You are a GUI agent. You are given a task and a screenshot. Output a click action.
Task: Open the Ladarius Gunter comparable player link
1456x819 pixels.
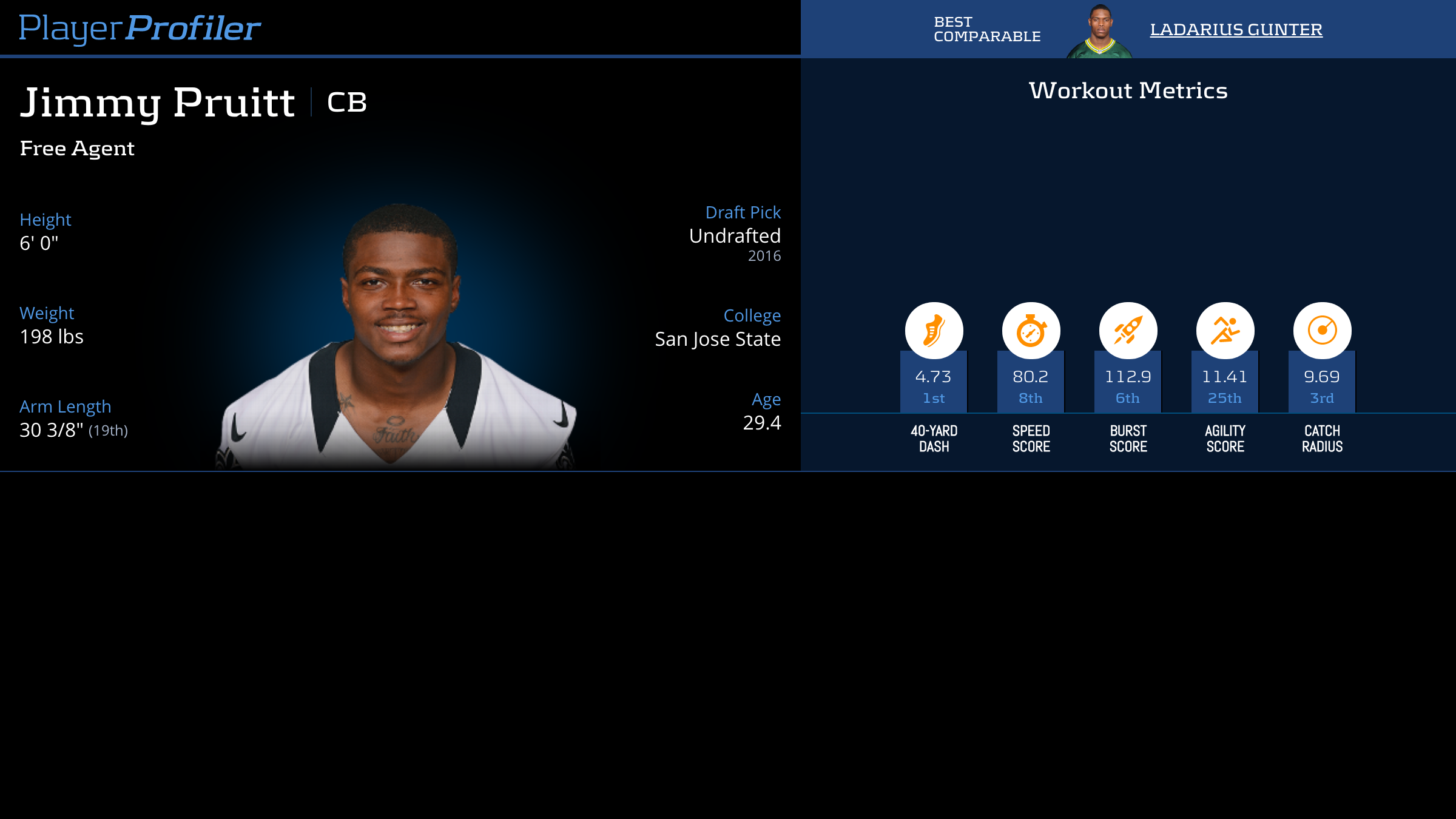pyautogui.click(x=1236, y=29)
